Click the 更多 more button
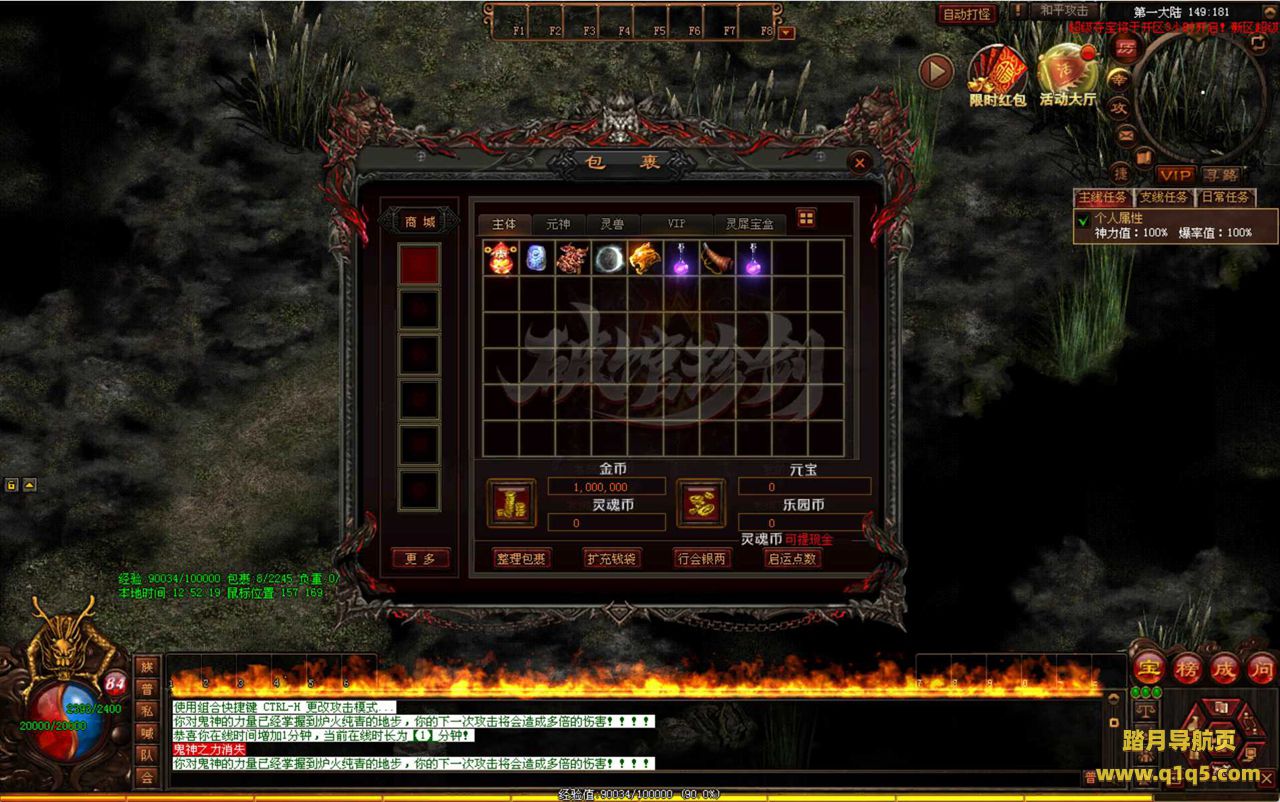 [420, 559]
